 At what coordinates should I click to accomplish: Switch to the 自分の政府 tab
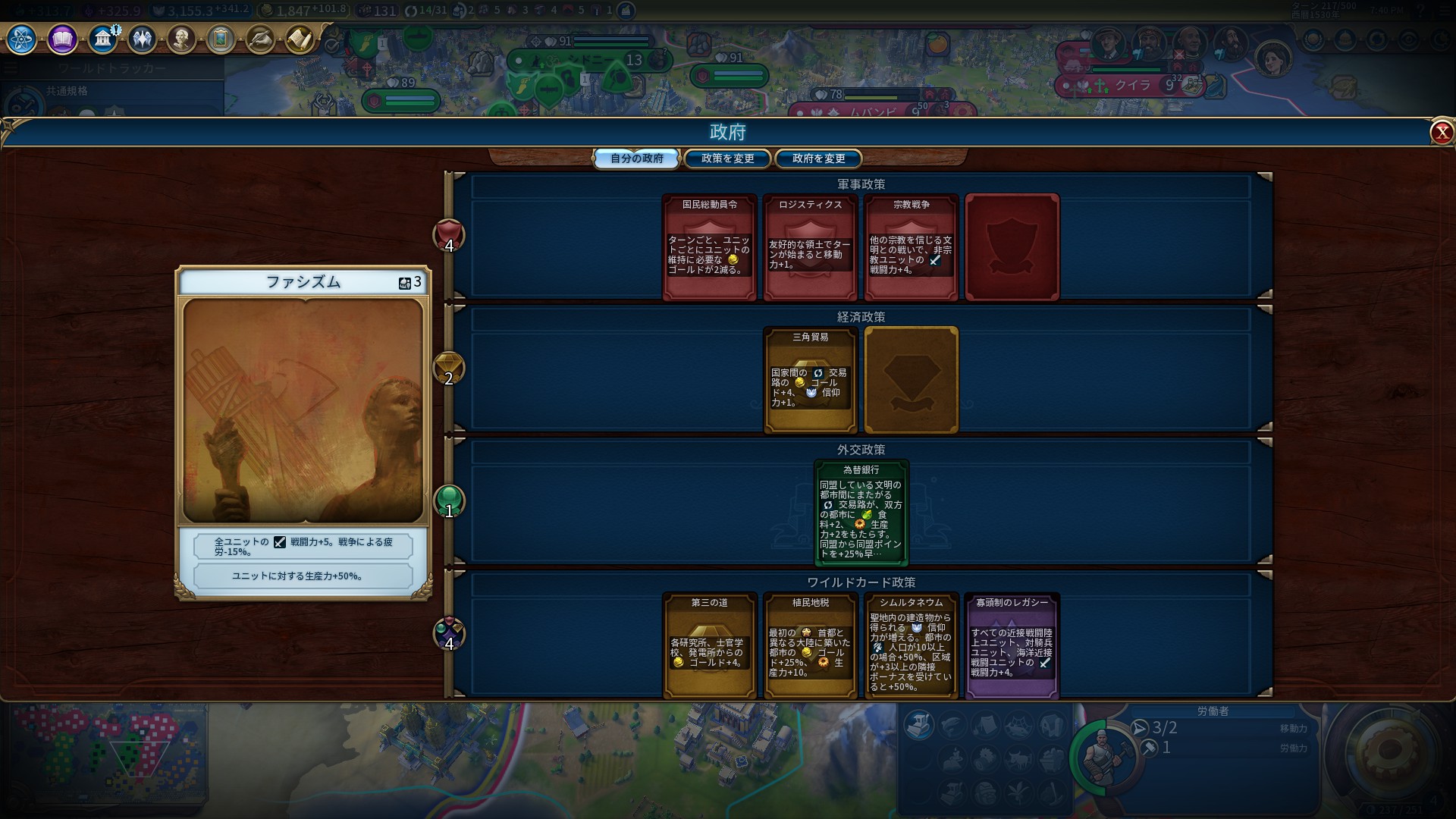click(636, 158)
